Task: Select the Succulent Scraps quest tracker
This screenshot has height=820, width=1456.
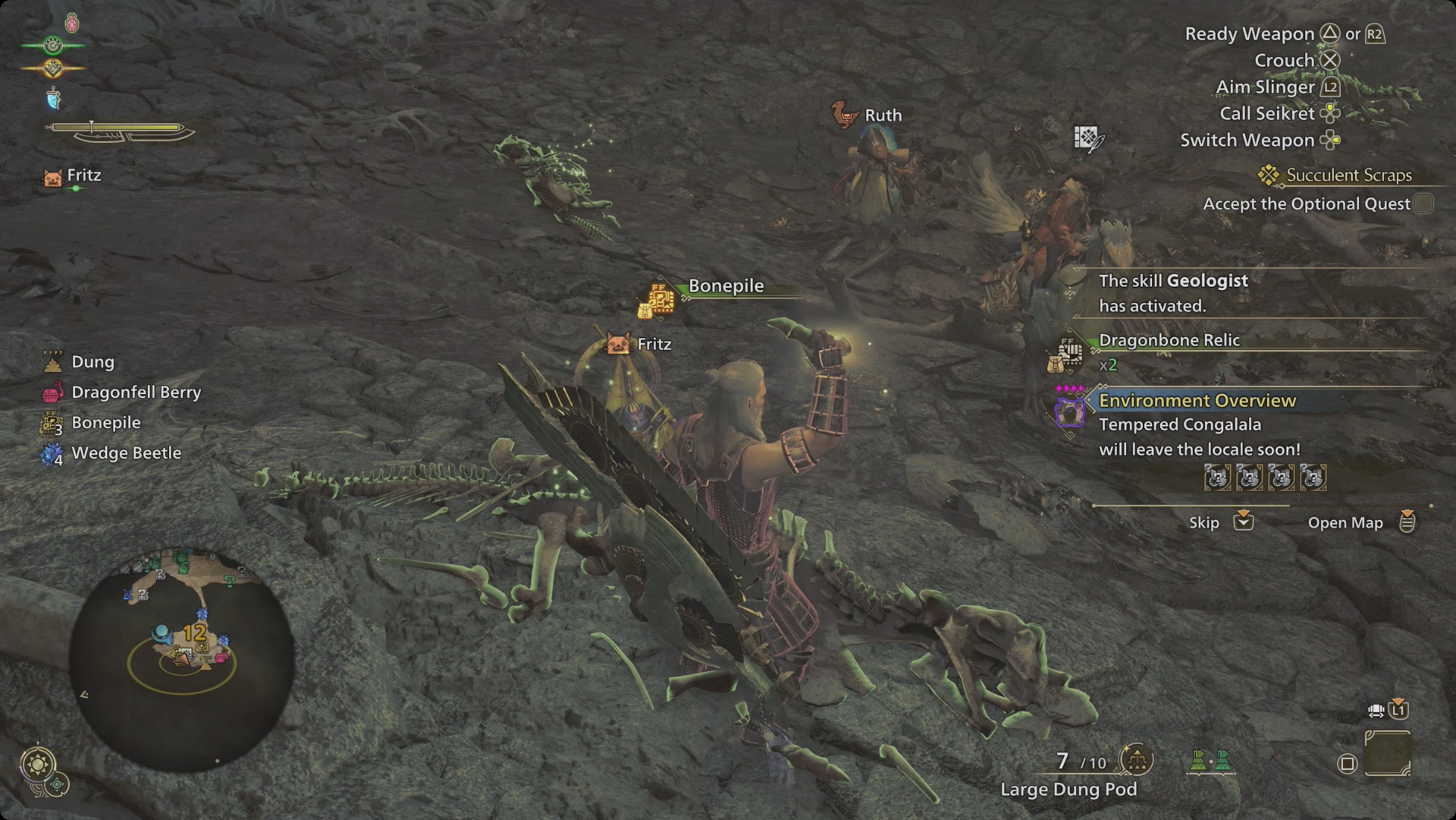Action: (1348, 175)
